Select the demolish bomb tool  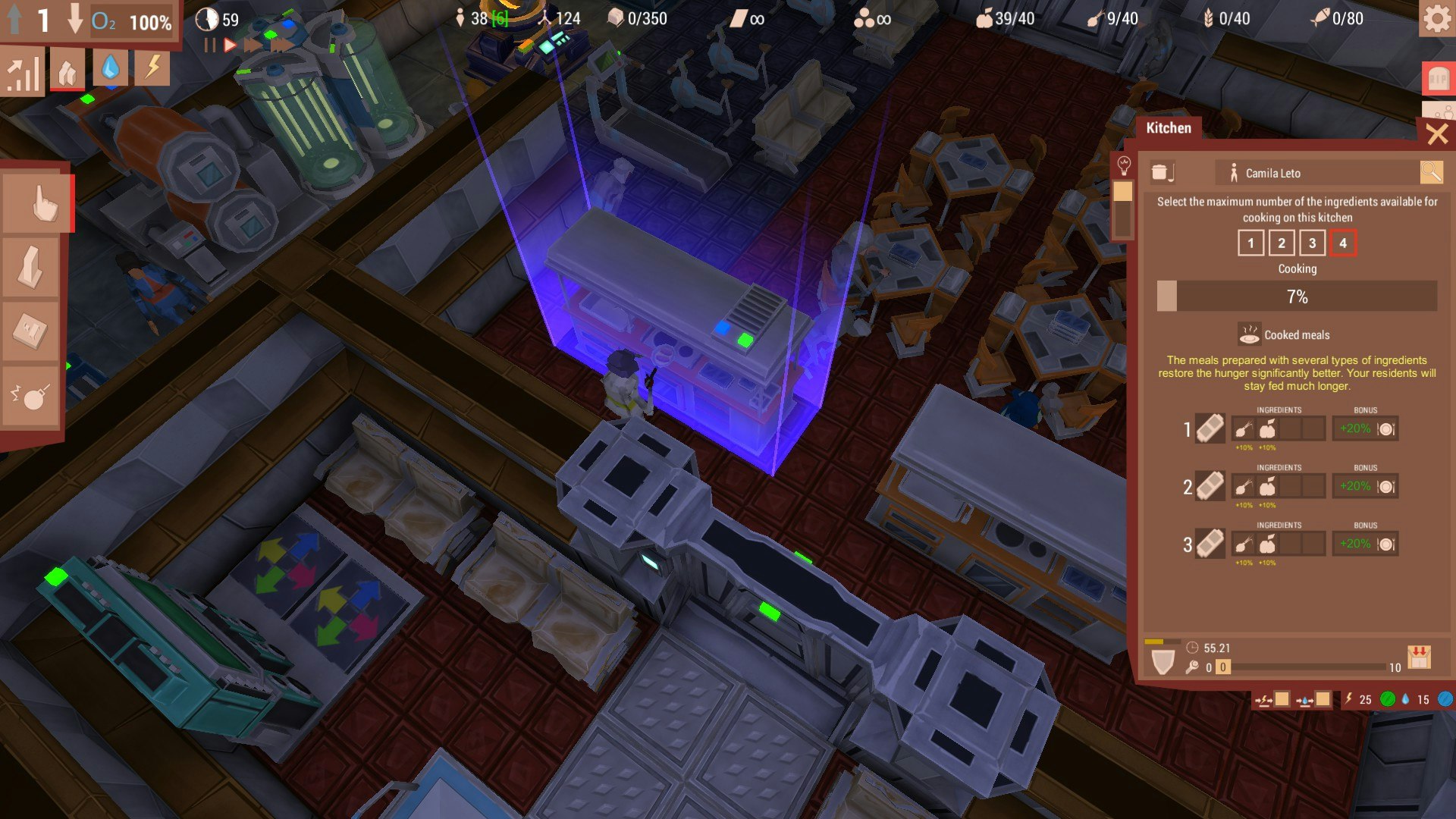click(x=30, y=394)
